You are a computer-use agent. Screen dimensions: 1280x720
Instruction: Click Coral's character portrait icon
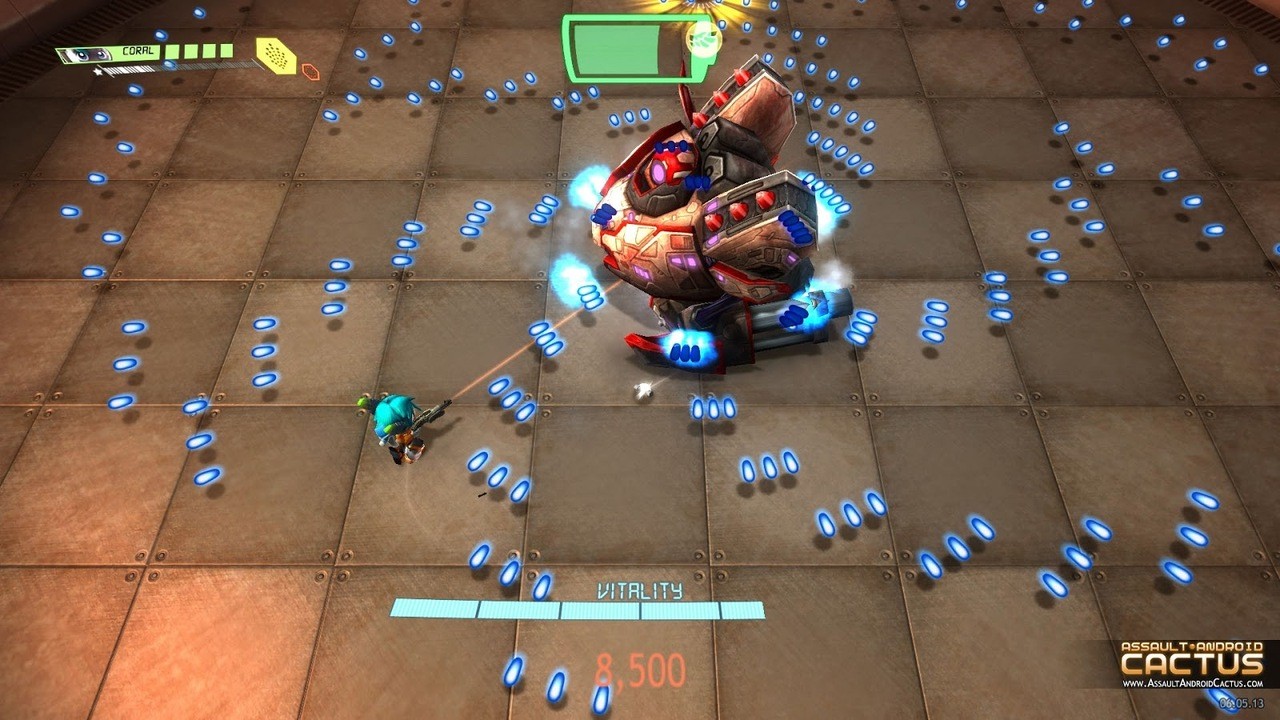click(x=84, y=53)
